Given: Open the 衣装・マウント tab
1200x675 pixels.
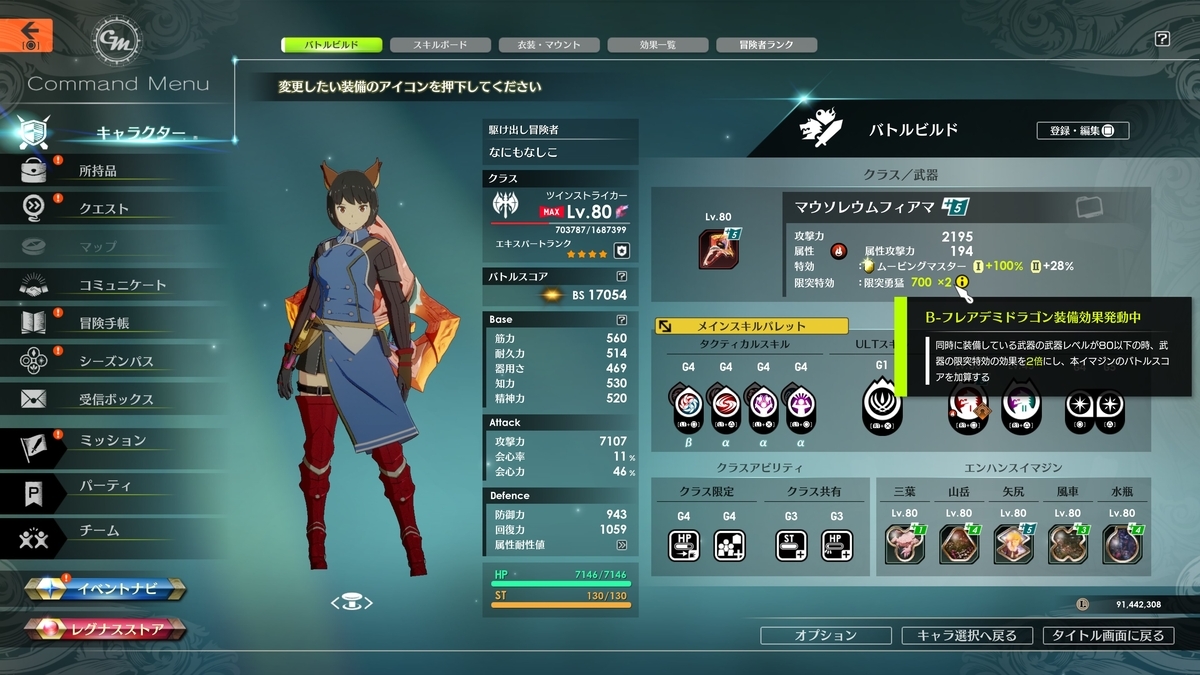Looking at the screenshot, I should click(x=550, y=45).
